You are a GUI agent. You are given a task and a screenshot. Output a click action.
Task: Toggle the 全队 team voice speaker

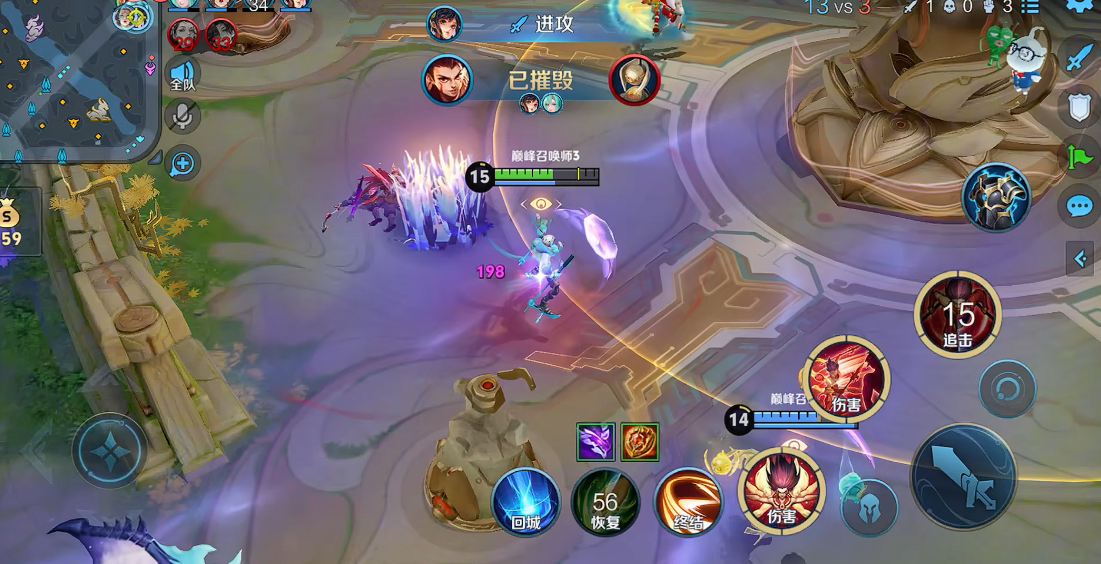point(182,75)
